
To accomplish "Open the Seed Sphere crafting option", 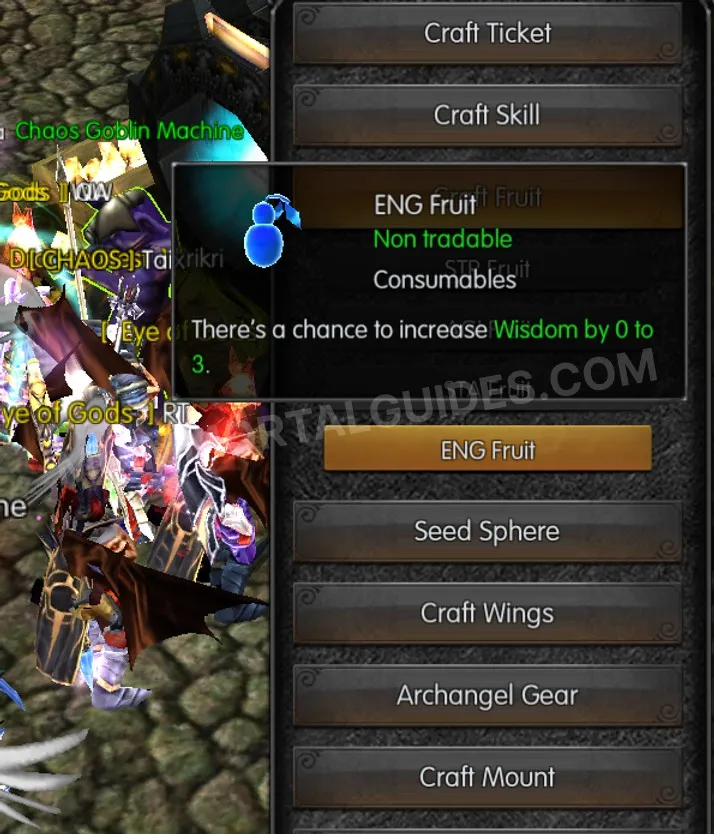I will tap(487, 531).
